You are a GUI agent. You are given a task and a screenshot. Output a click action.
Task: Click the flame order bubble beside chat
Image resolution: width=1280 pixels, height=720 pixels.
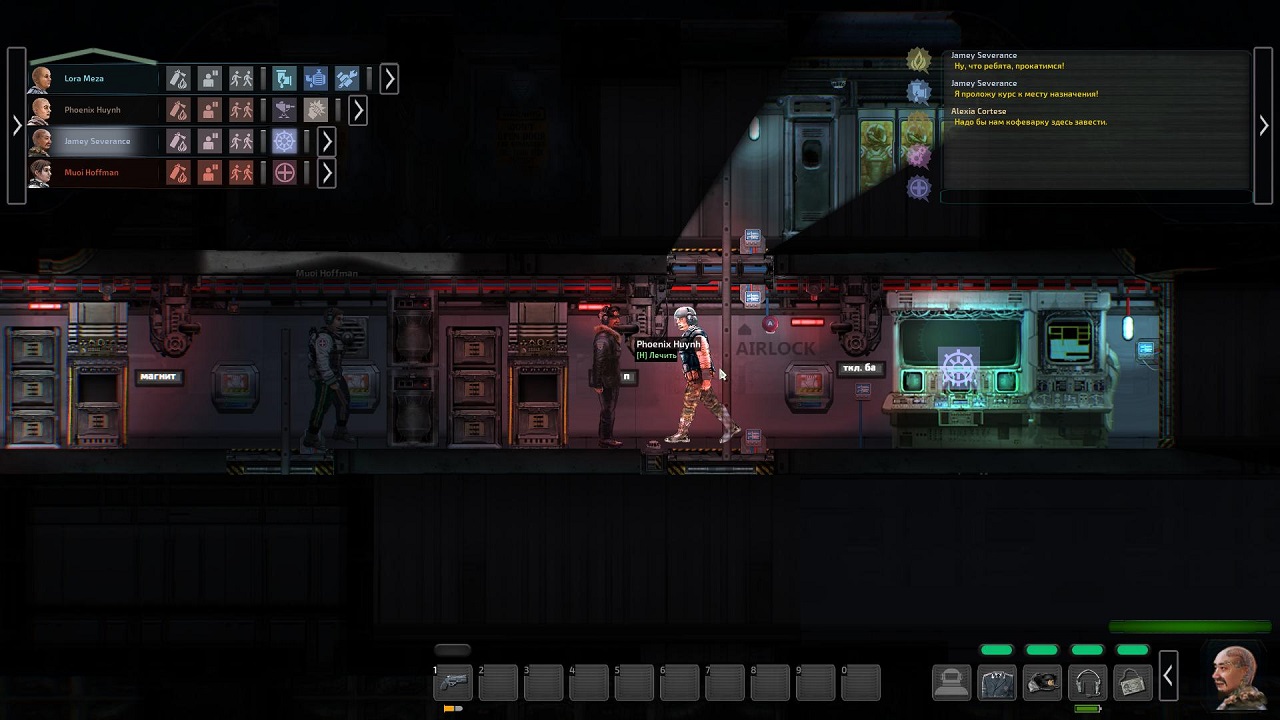918,60
